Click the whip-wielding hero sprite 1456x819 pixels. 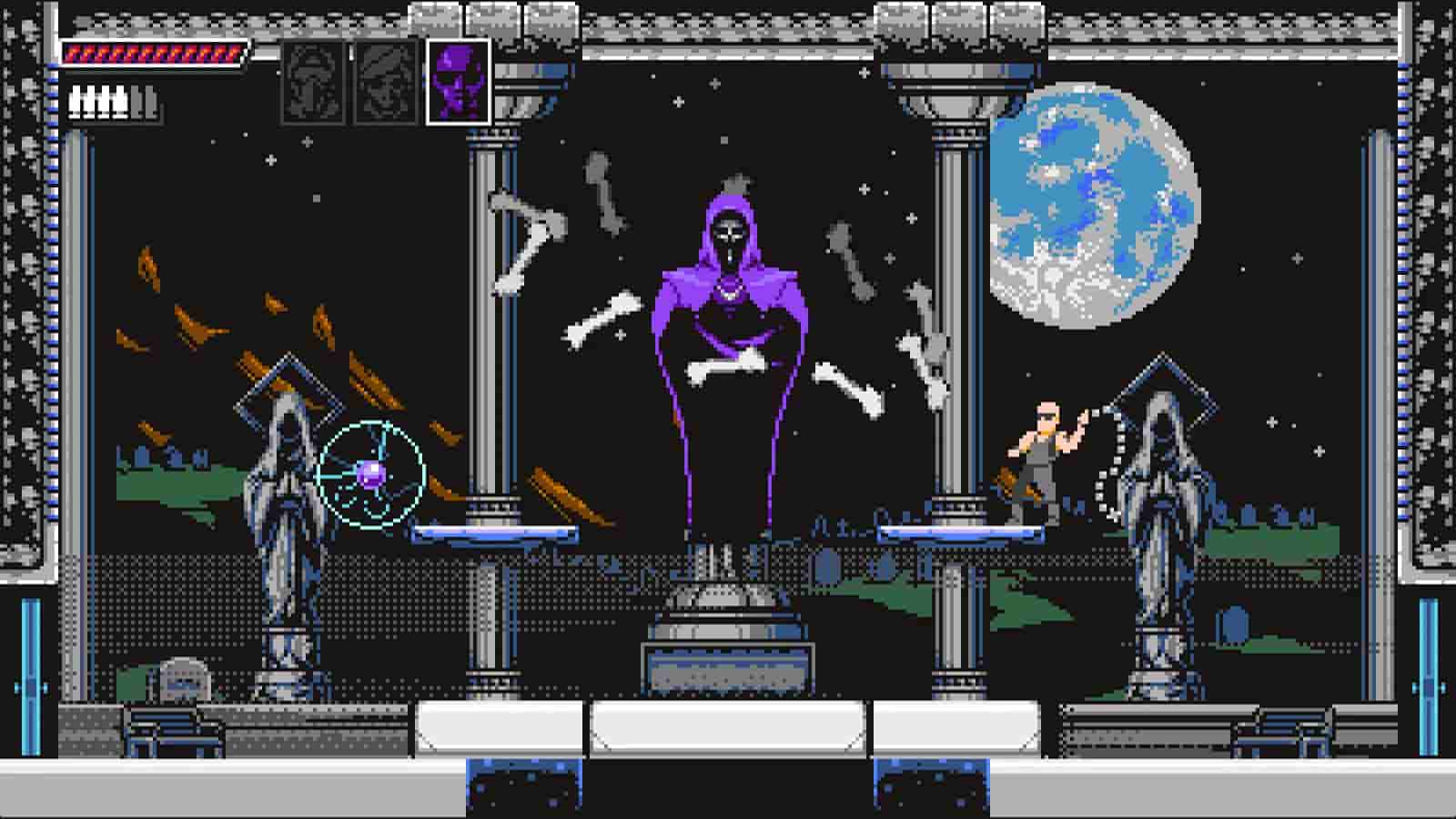click(x=1046, y=446)
